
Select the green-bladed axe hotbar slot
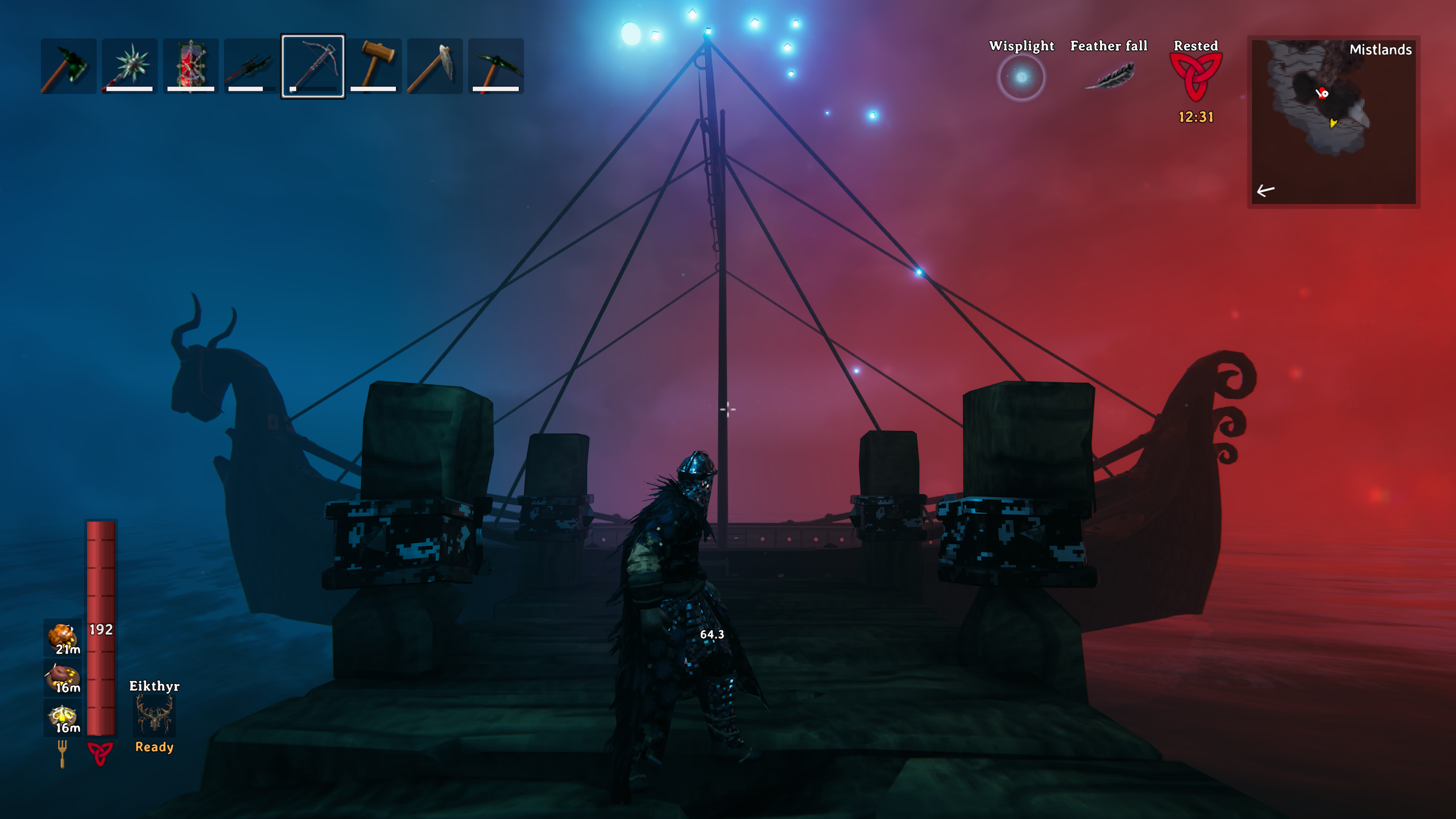click(69, 66)
